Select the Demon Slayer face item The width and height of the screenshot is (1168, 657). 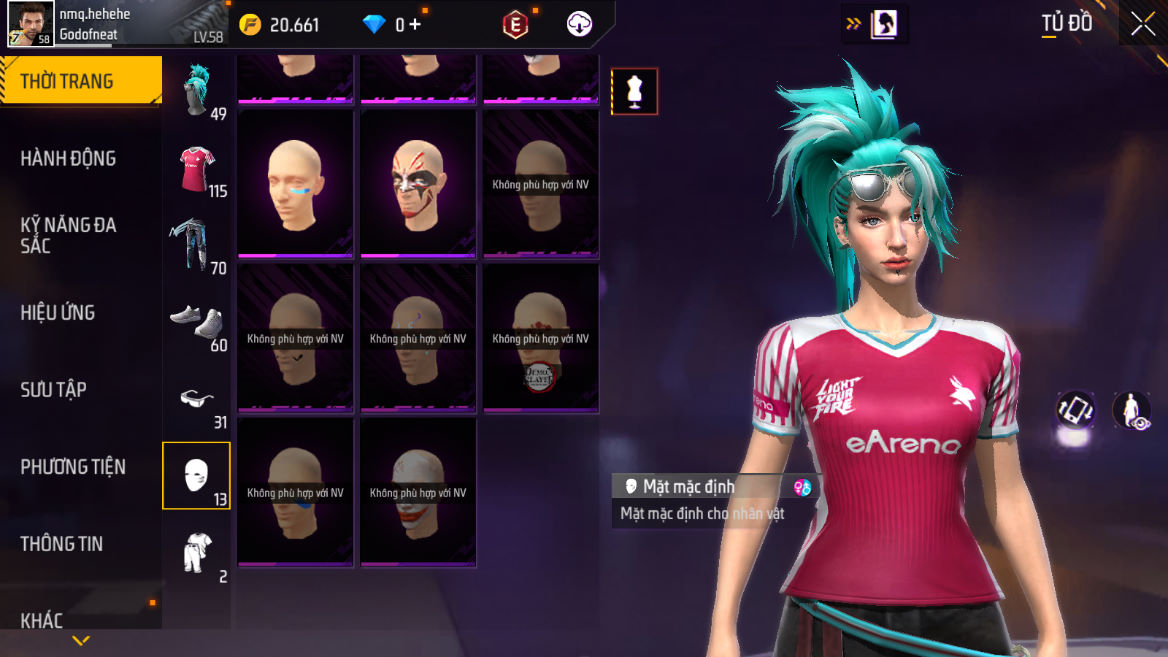click(541, 338)
